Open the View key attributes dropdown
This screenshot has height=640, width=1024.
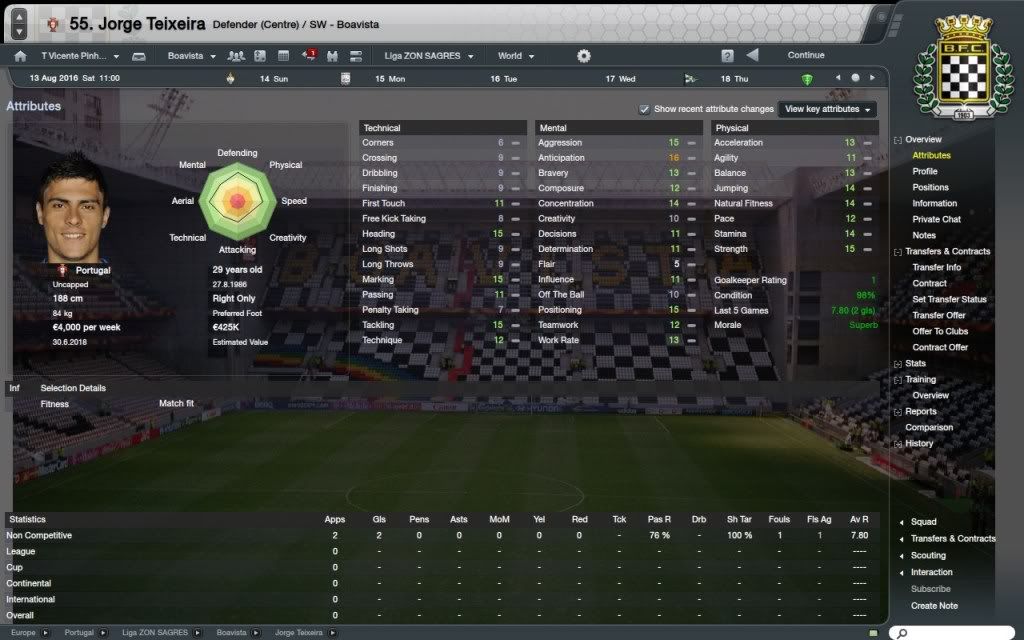tap(828, 109)
